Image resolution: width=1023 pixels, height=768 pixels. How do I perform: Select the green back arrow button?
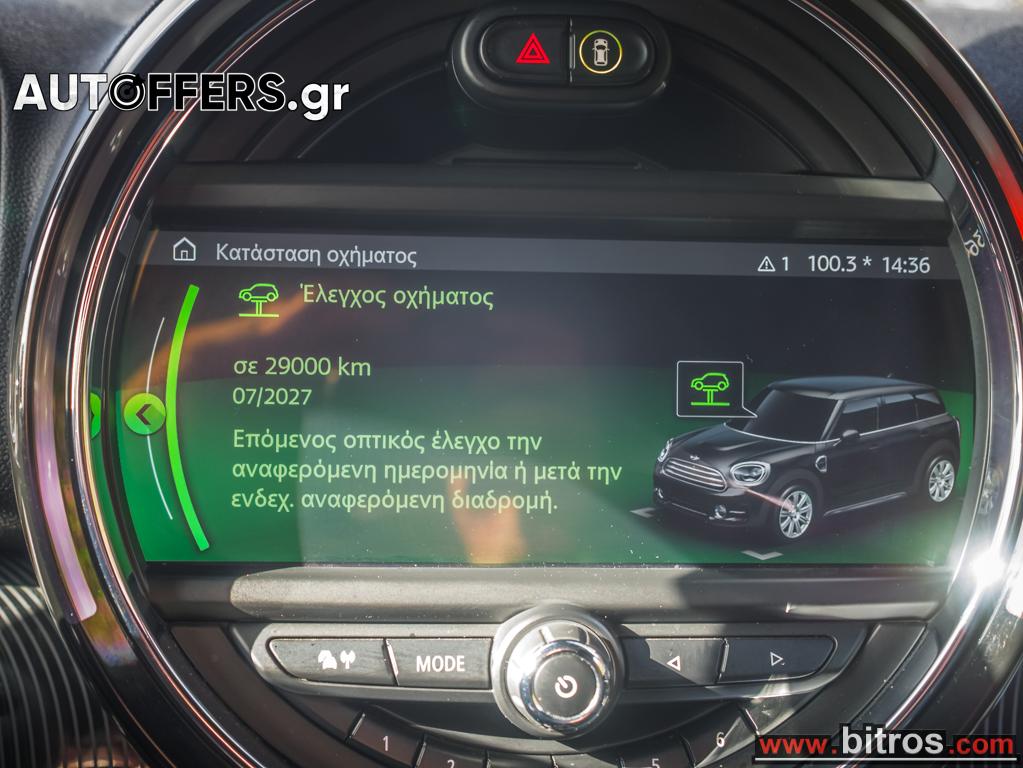(145, 413)
